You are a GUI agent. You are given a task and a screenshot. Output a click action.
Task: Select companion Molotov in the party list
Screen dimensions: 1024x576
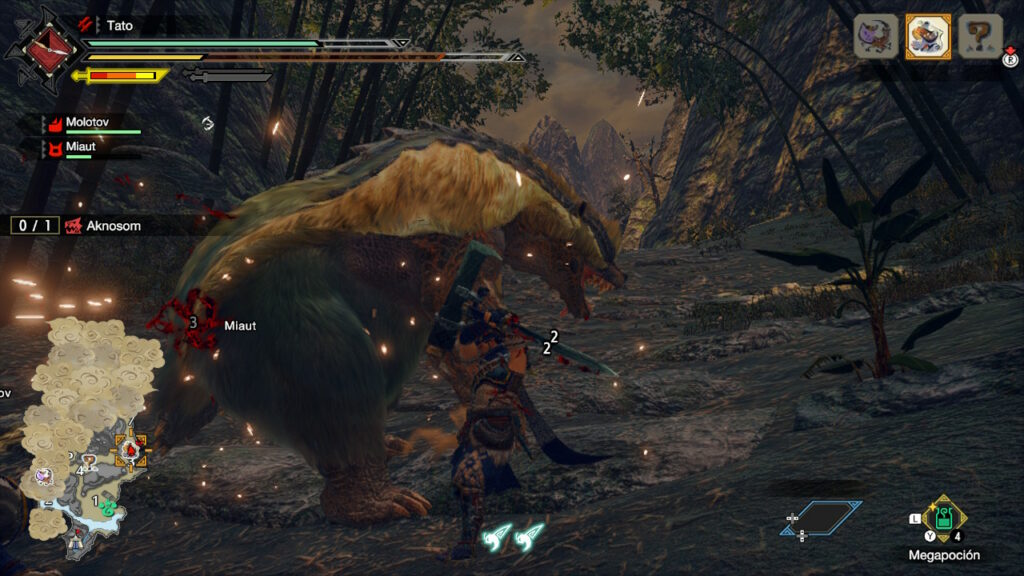88,123
